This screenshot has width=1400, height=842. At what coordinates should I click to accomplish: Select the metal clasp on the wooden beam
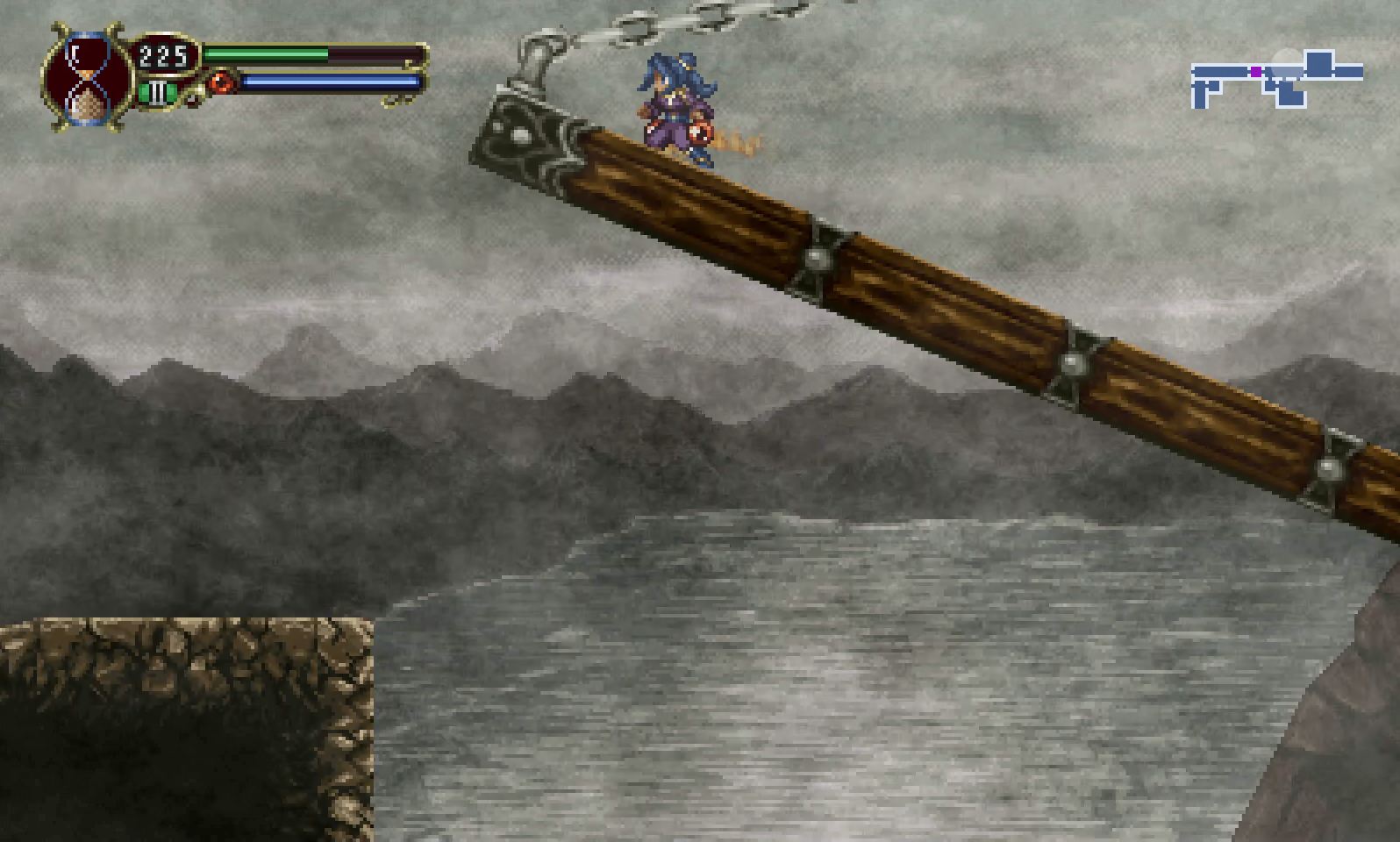tap(818, 259)
